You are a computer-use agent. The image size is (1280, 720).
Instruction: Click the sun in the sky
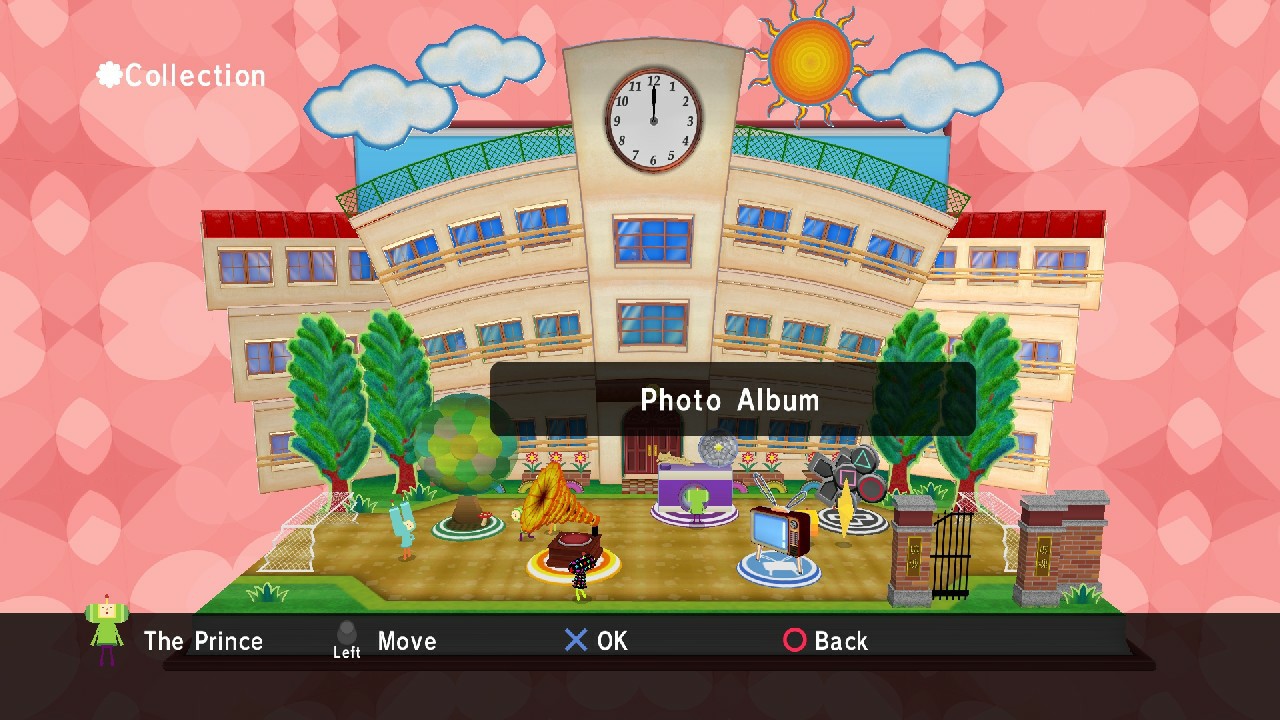808,62
